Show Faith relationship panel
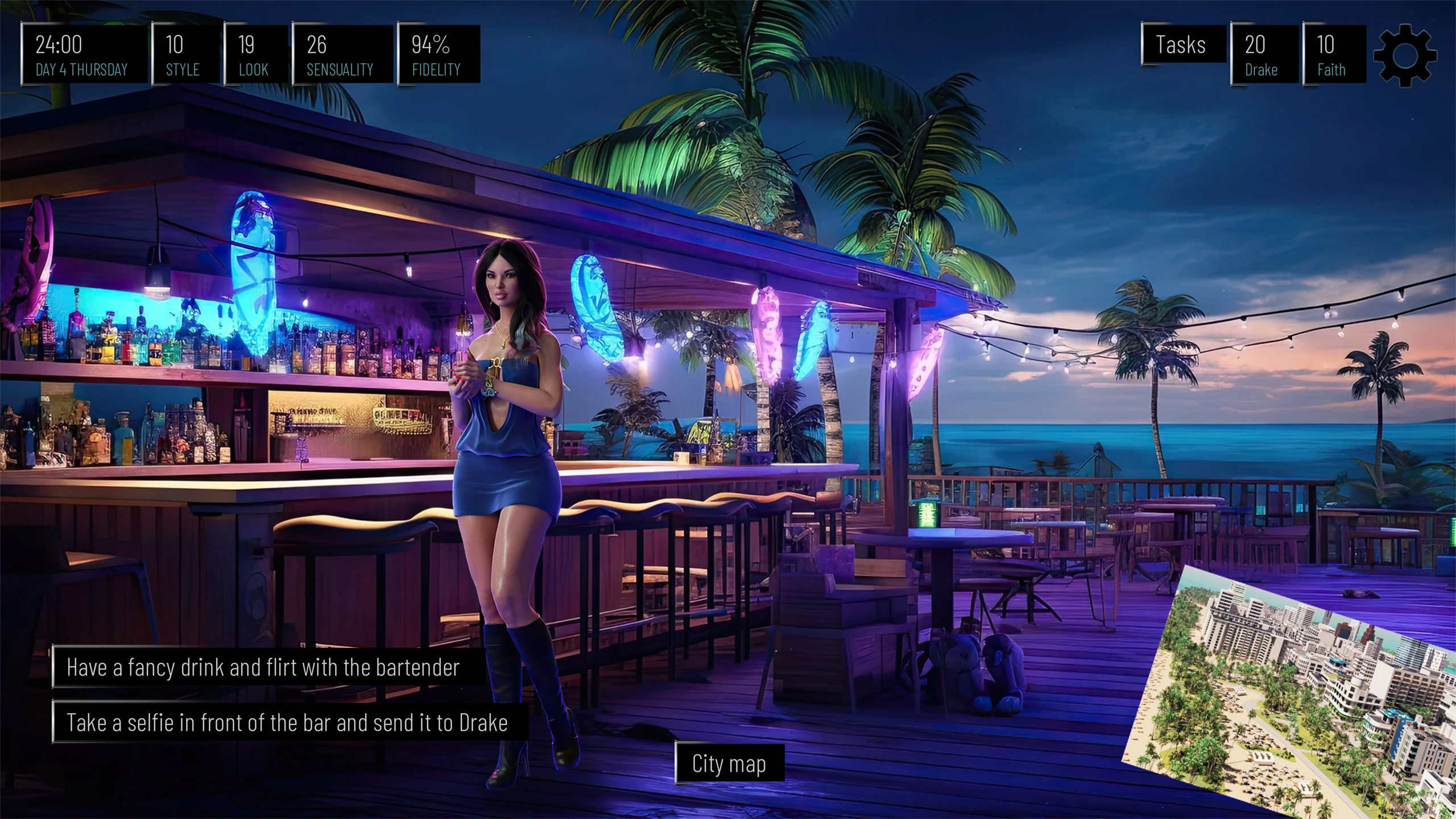The image size is (1456, 819). pyautogui.click(x=1334, y=55)
